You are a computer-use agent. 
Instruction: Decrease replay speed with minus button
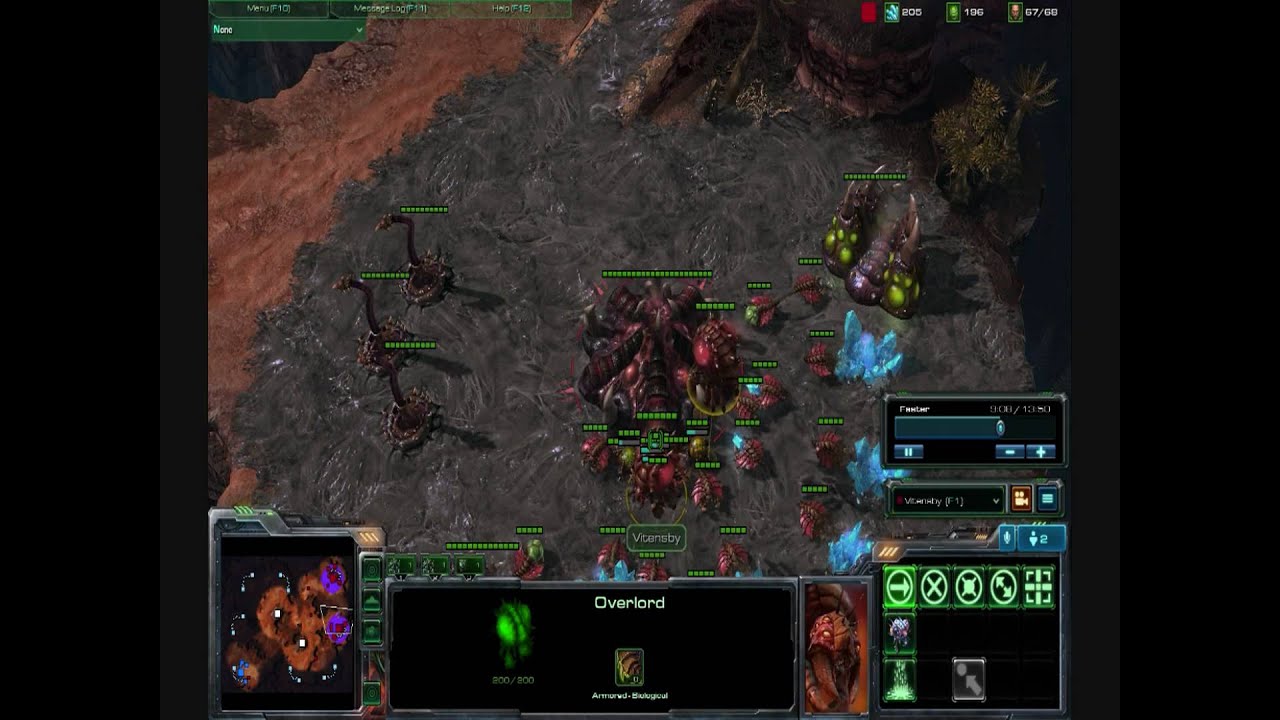click(1011, 452)
